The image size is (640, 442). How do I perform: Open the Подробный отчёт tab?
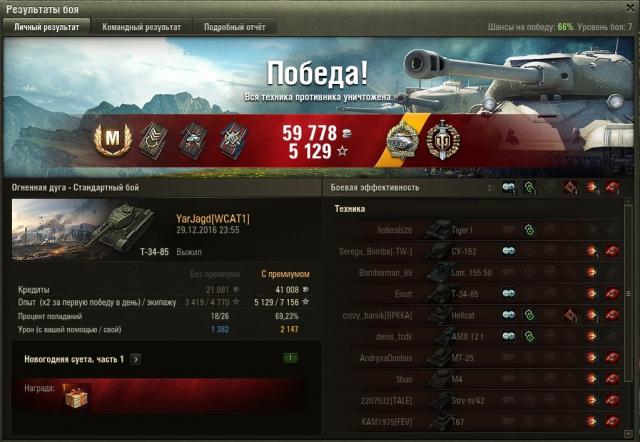coord(234,27)
